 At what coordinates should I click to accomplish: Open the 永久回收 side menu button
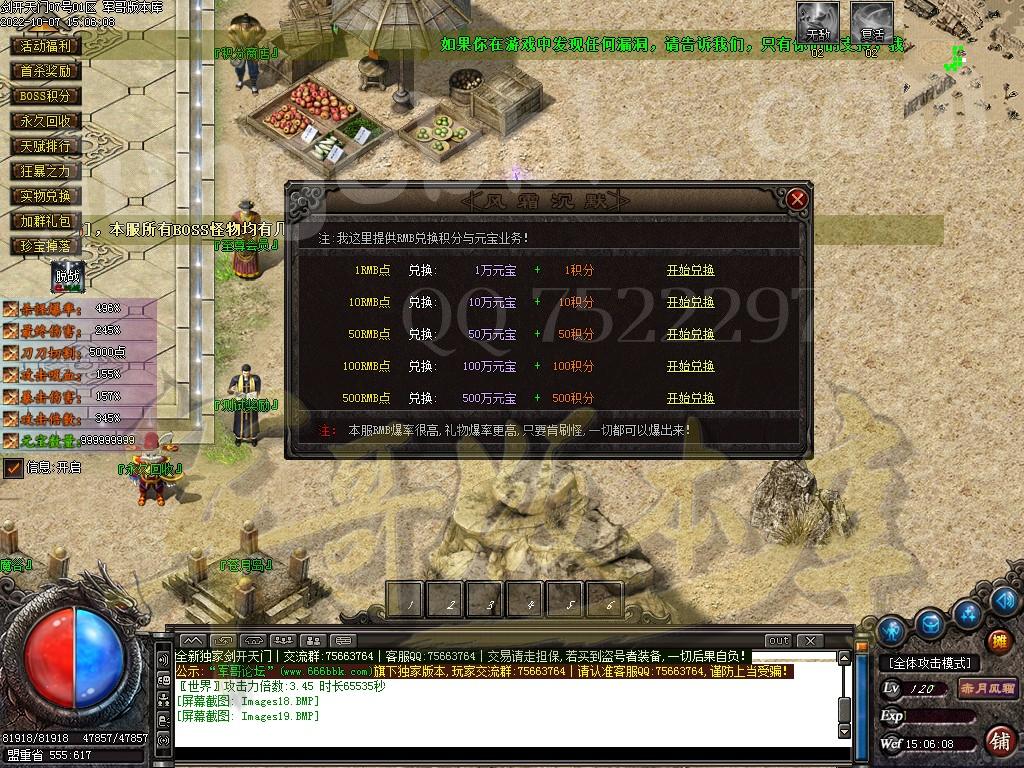tap(46, 121)
